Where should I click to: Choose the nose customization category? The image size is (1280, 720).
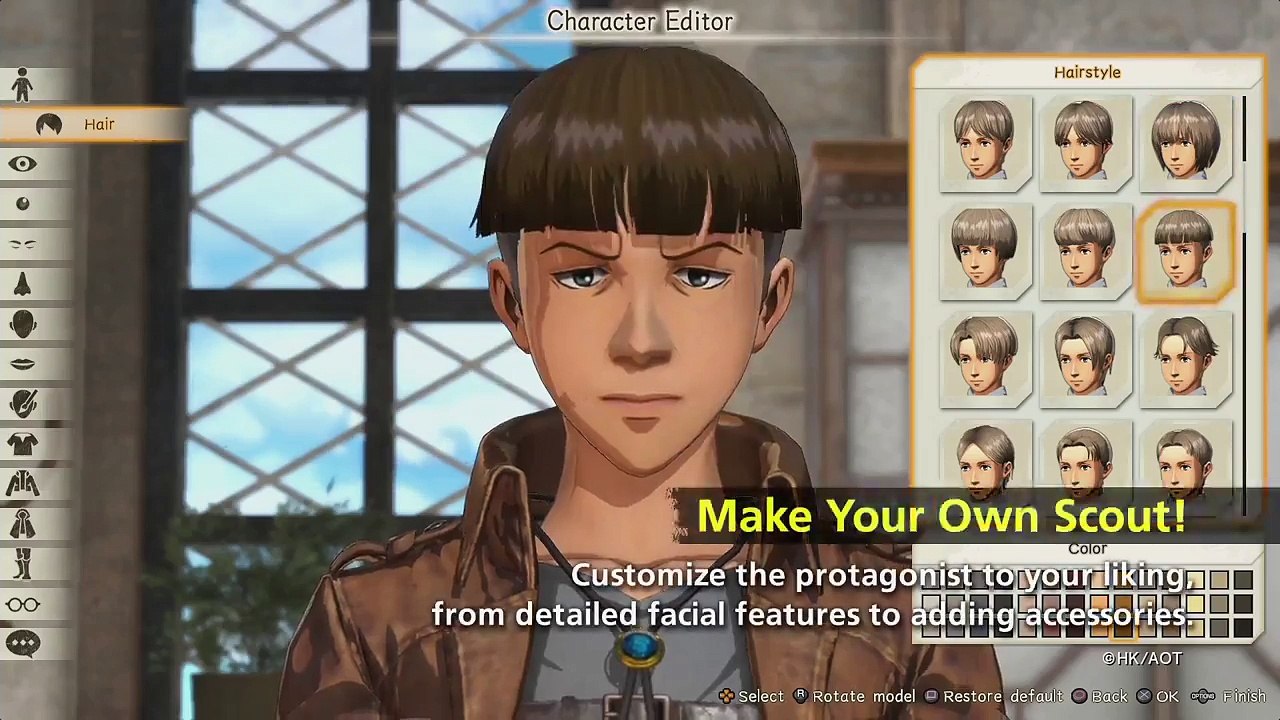(x=22, y=284)
